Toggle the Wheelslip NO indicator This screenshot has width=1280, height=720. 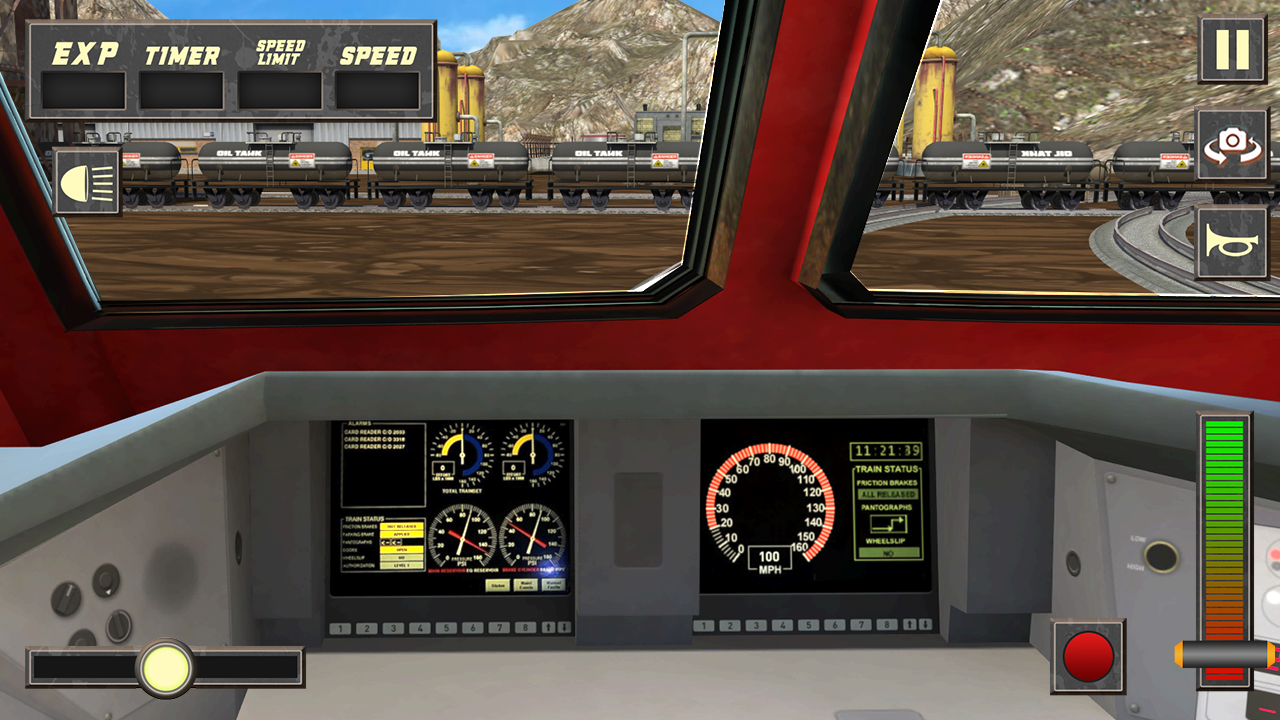point(890,552)
